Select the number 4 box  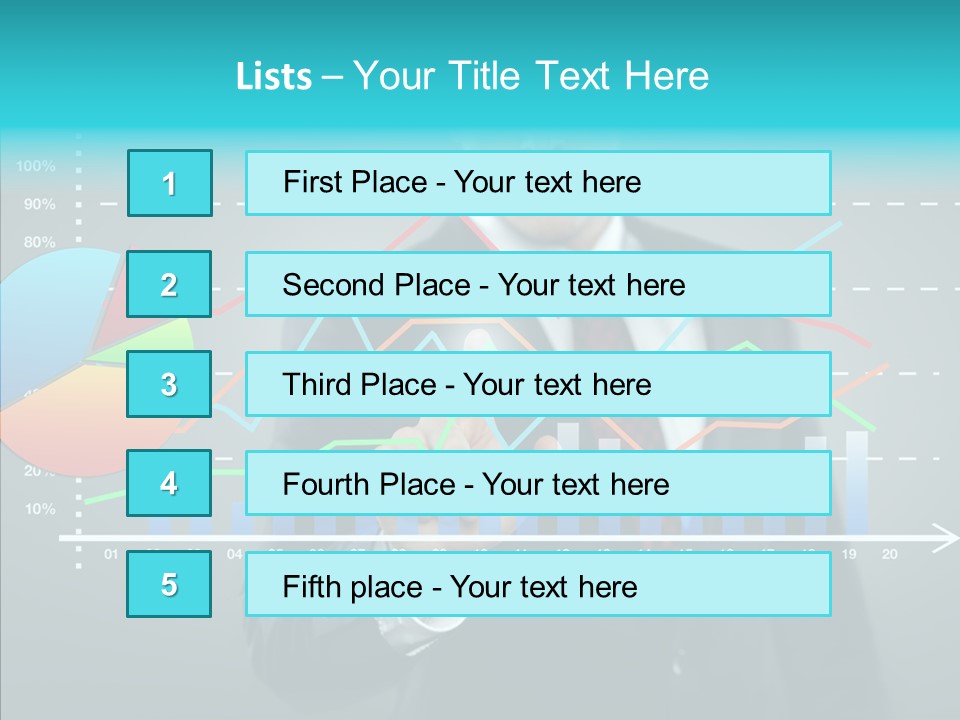(169, 484)
